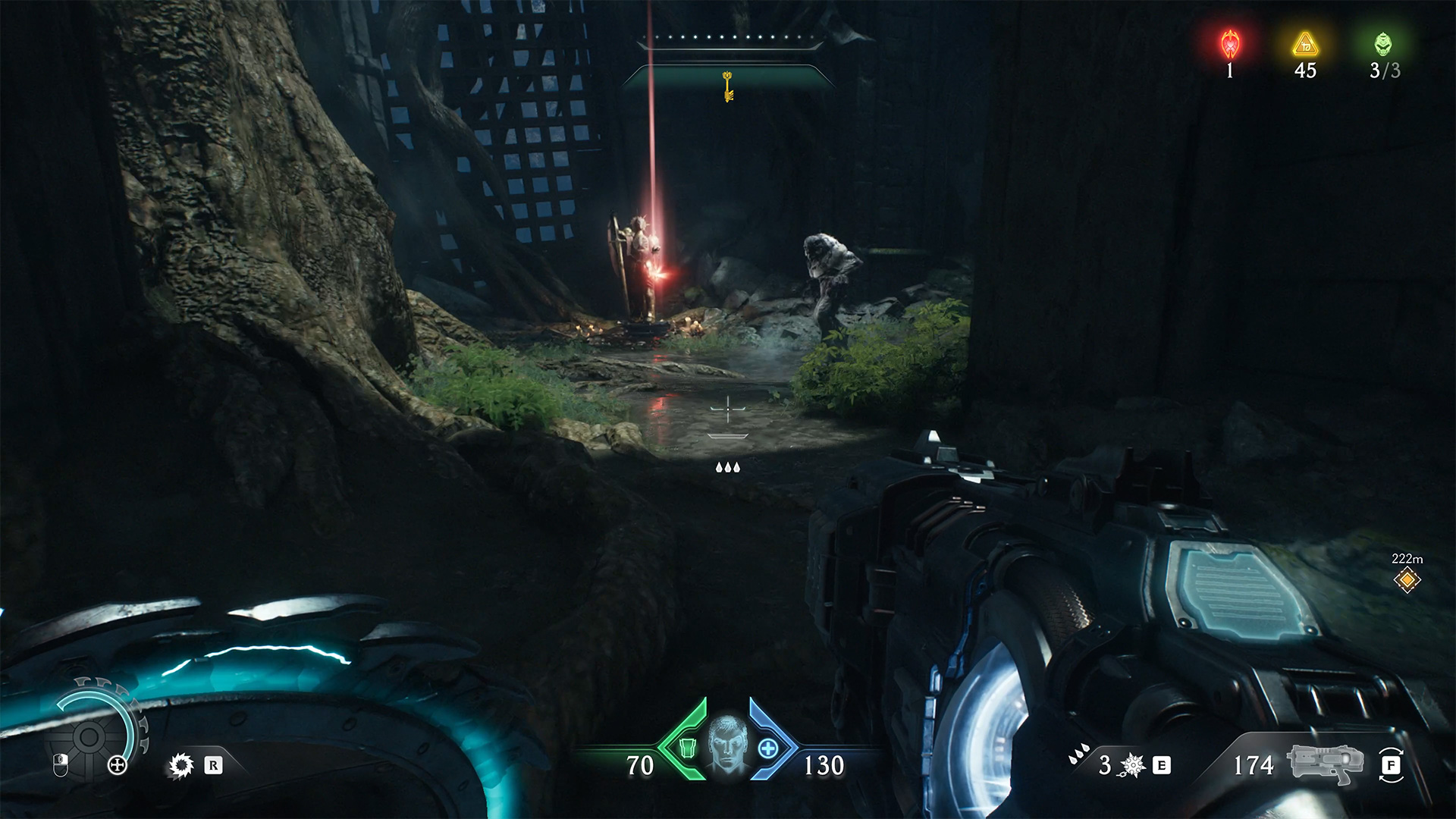Click the shield saw circular gauge

[x=90, y=734]
